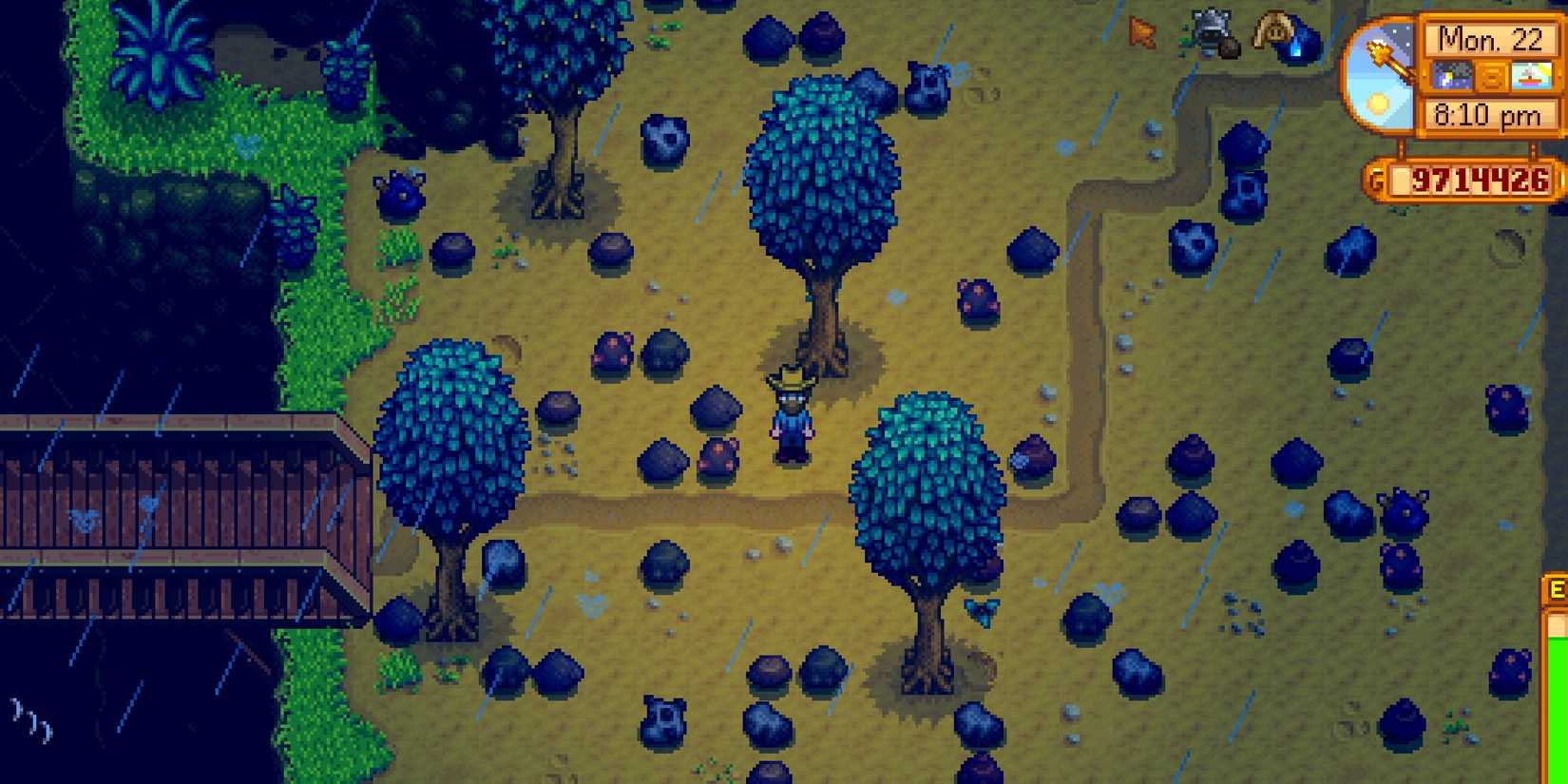Viewport: 1568px width, 784px height.
Task: Click the '8:10 pm' time display
Action: pos(1486,112)
